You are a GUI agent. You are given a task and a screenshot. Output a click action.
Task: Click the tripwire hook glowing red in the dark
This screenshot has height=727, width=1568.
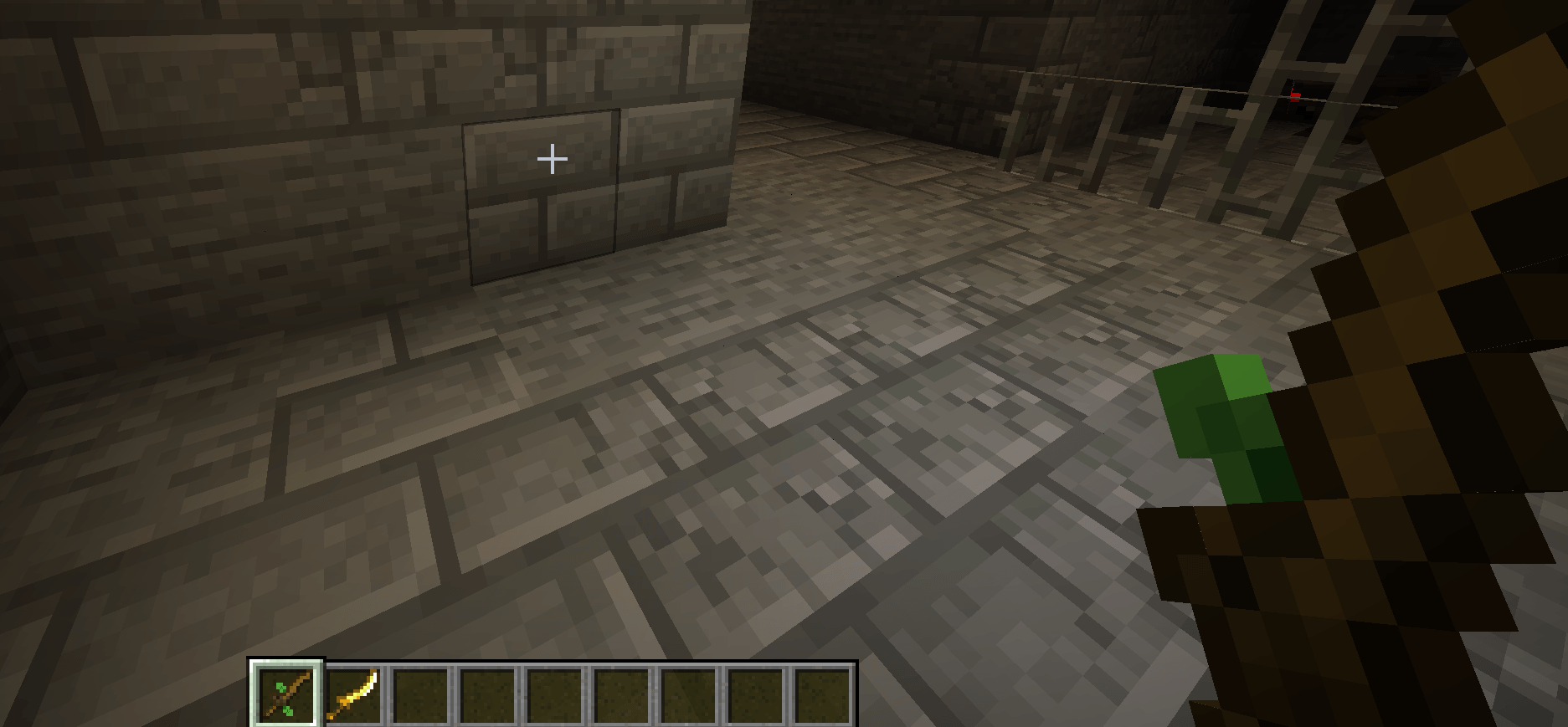pyautogui.click(x=1293, y=95)
